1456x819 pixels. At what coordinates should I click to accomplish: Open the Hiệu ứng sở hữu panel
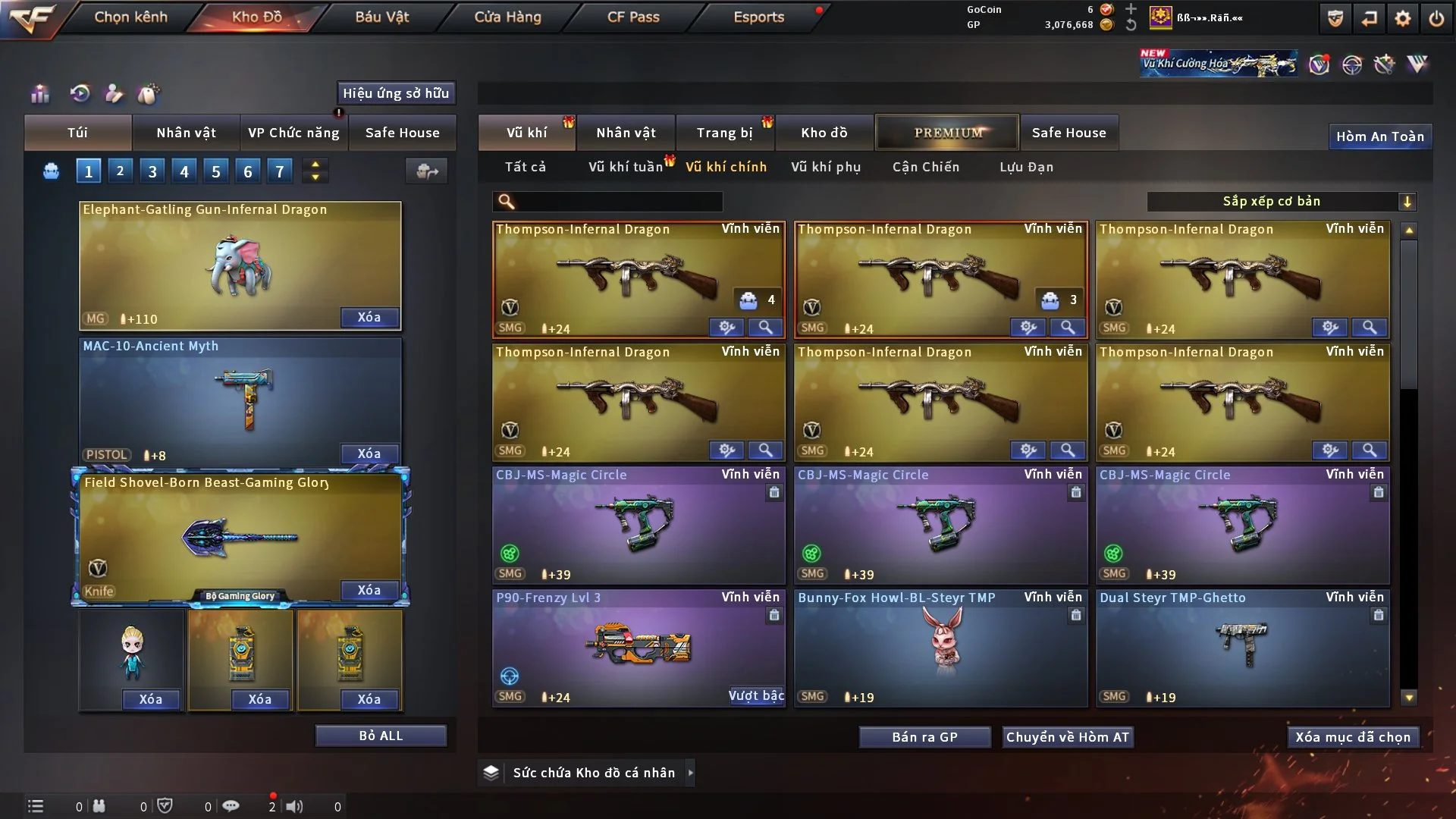(396, 93)
